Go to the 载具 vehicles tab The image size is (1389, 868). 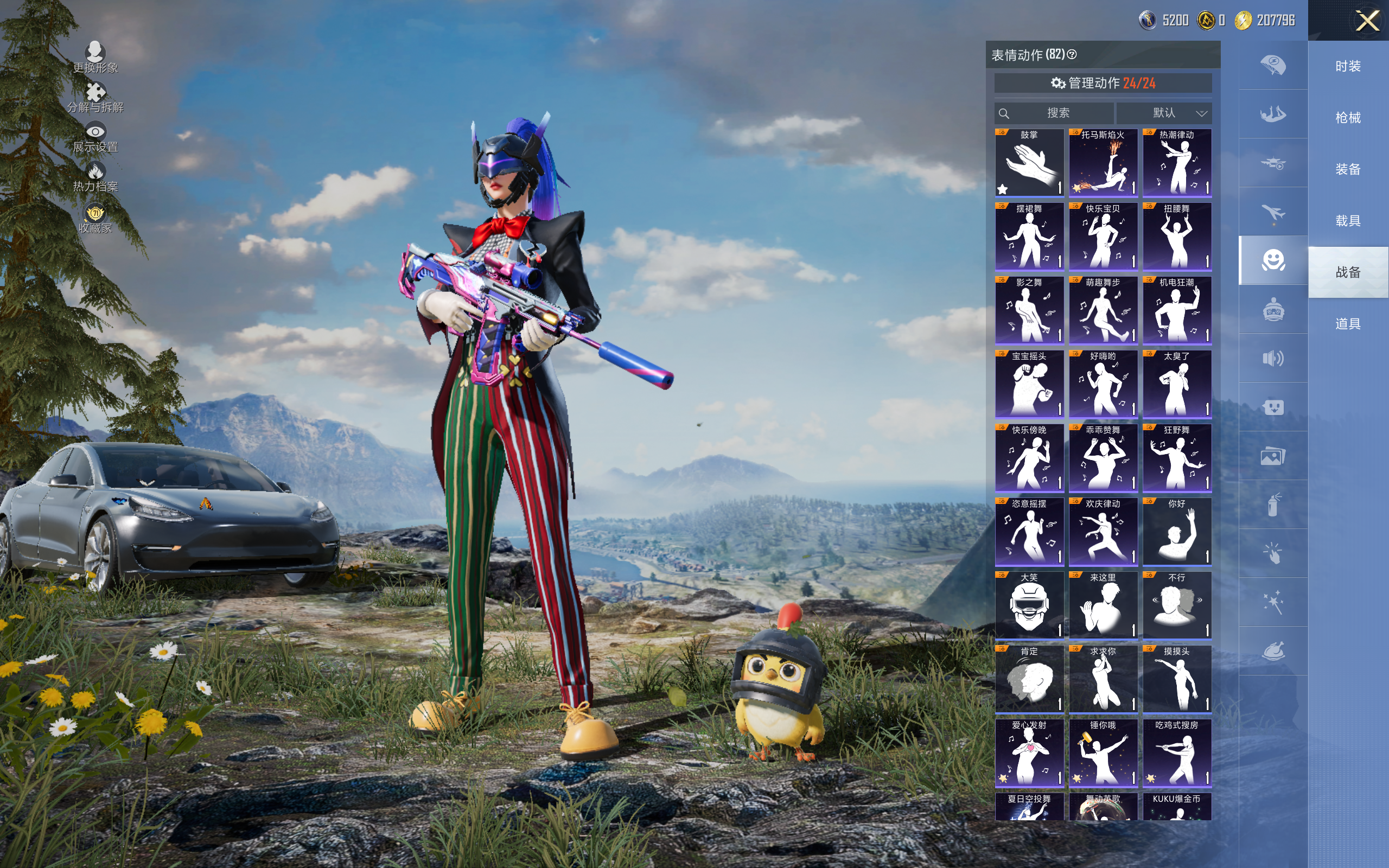pos(1348,221)
